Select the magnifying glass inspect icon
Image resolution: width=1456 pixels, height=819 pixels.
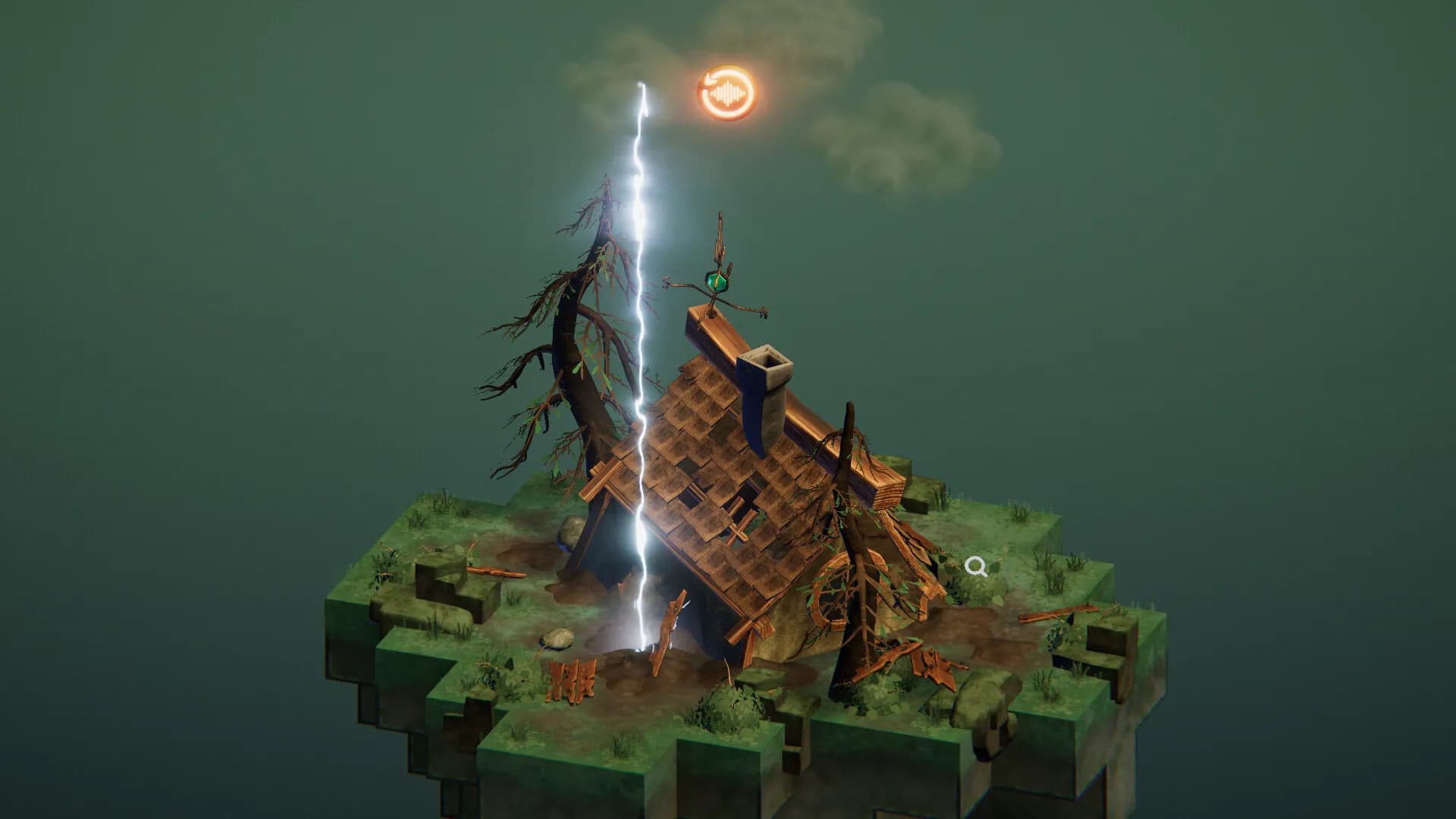[977, 566]
